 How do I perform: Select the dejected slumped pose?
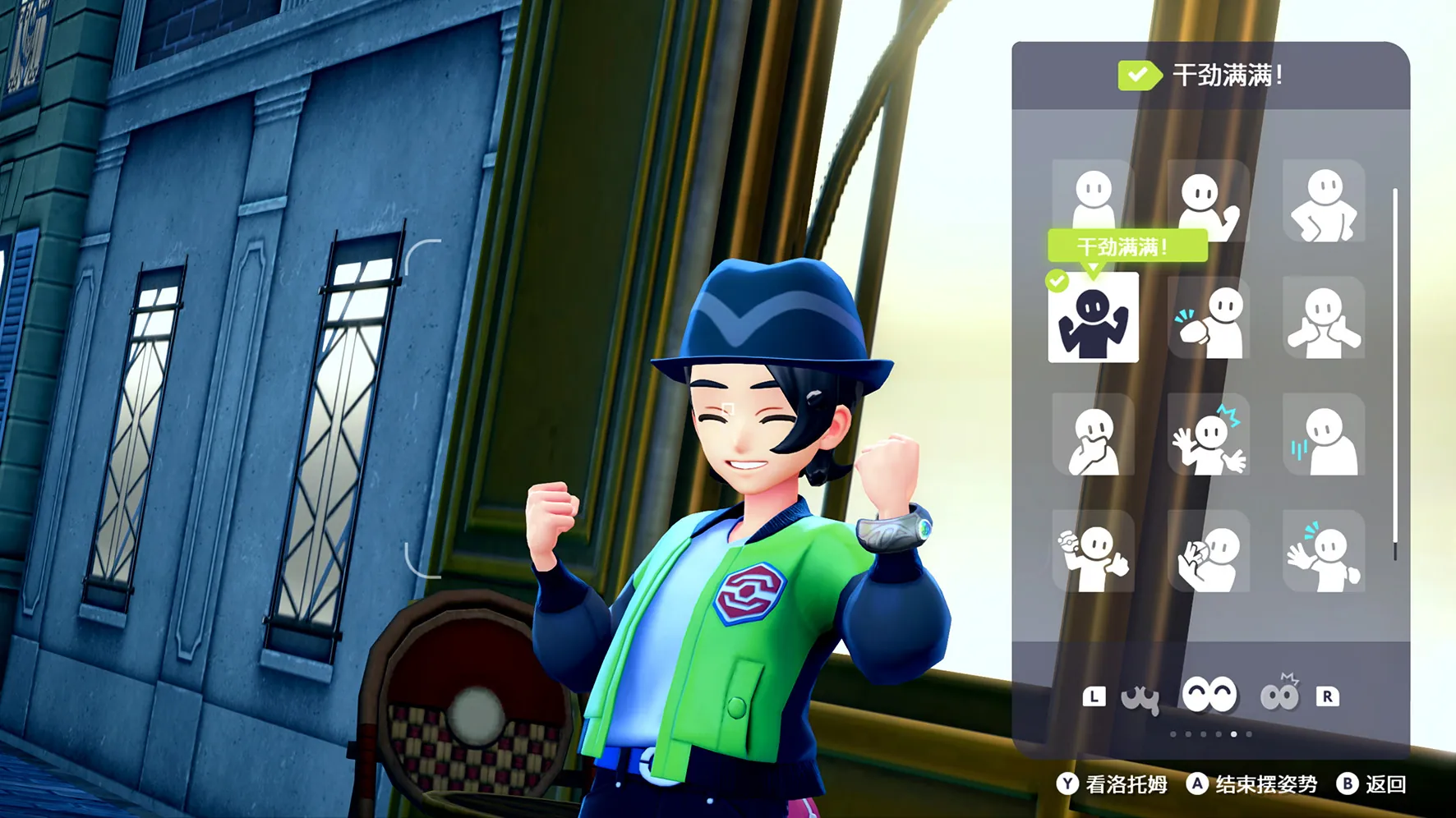tap(1323, 434)
